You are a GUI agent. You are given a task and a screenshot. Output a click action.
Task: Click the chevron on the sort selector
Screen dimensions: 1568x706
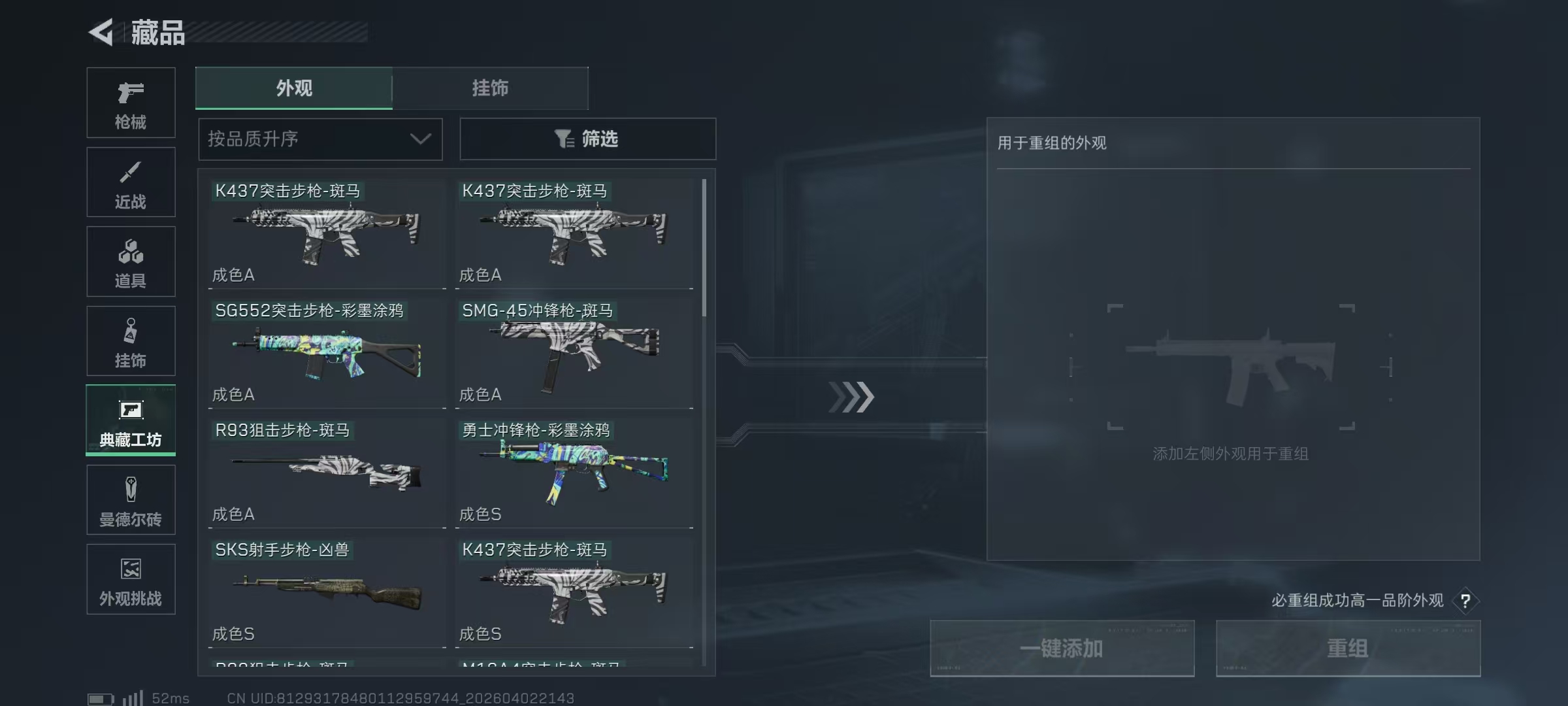point(420,139)
